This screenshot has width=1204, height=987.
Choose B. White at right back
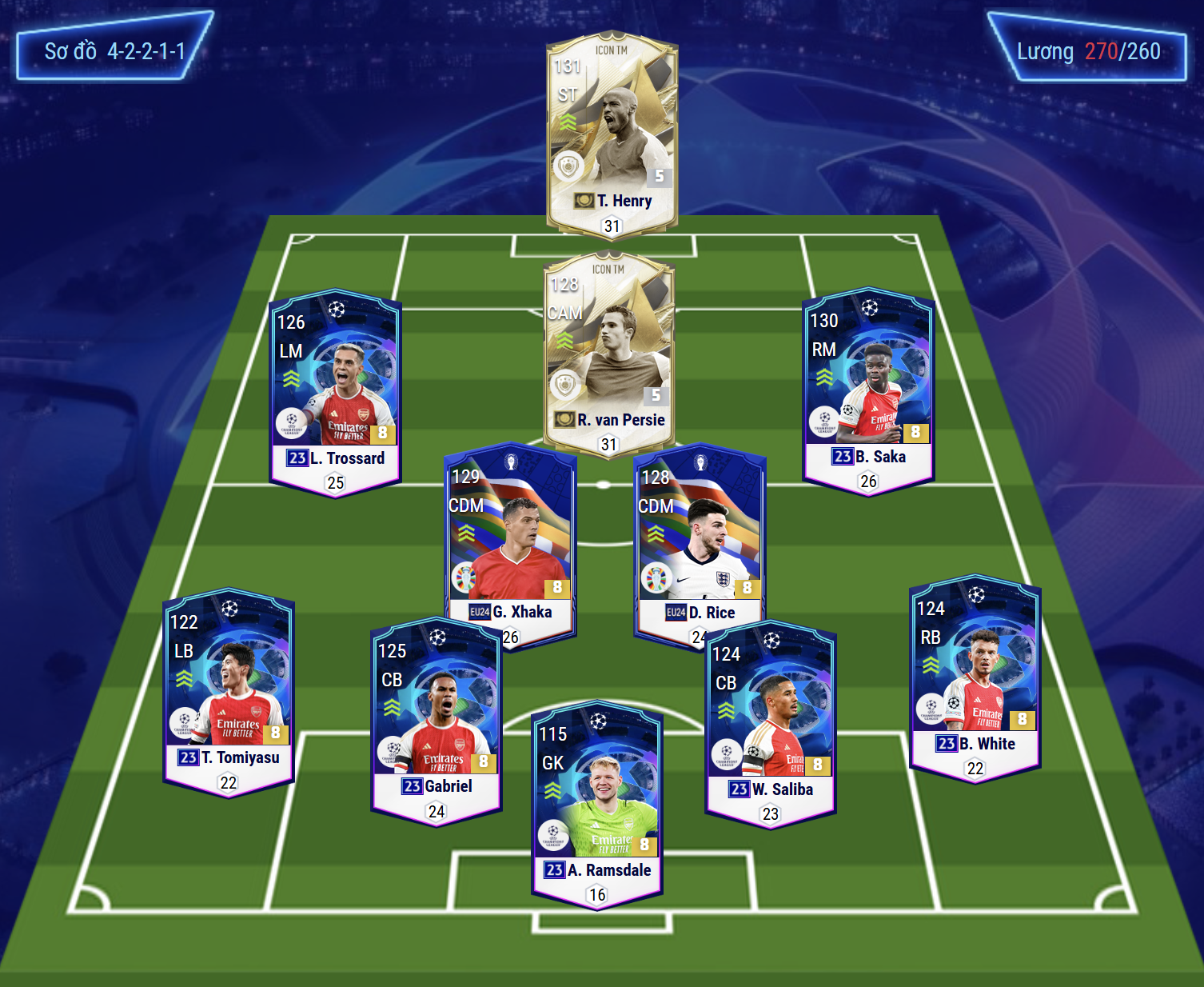[x=975, y=677]
